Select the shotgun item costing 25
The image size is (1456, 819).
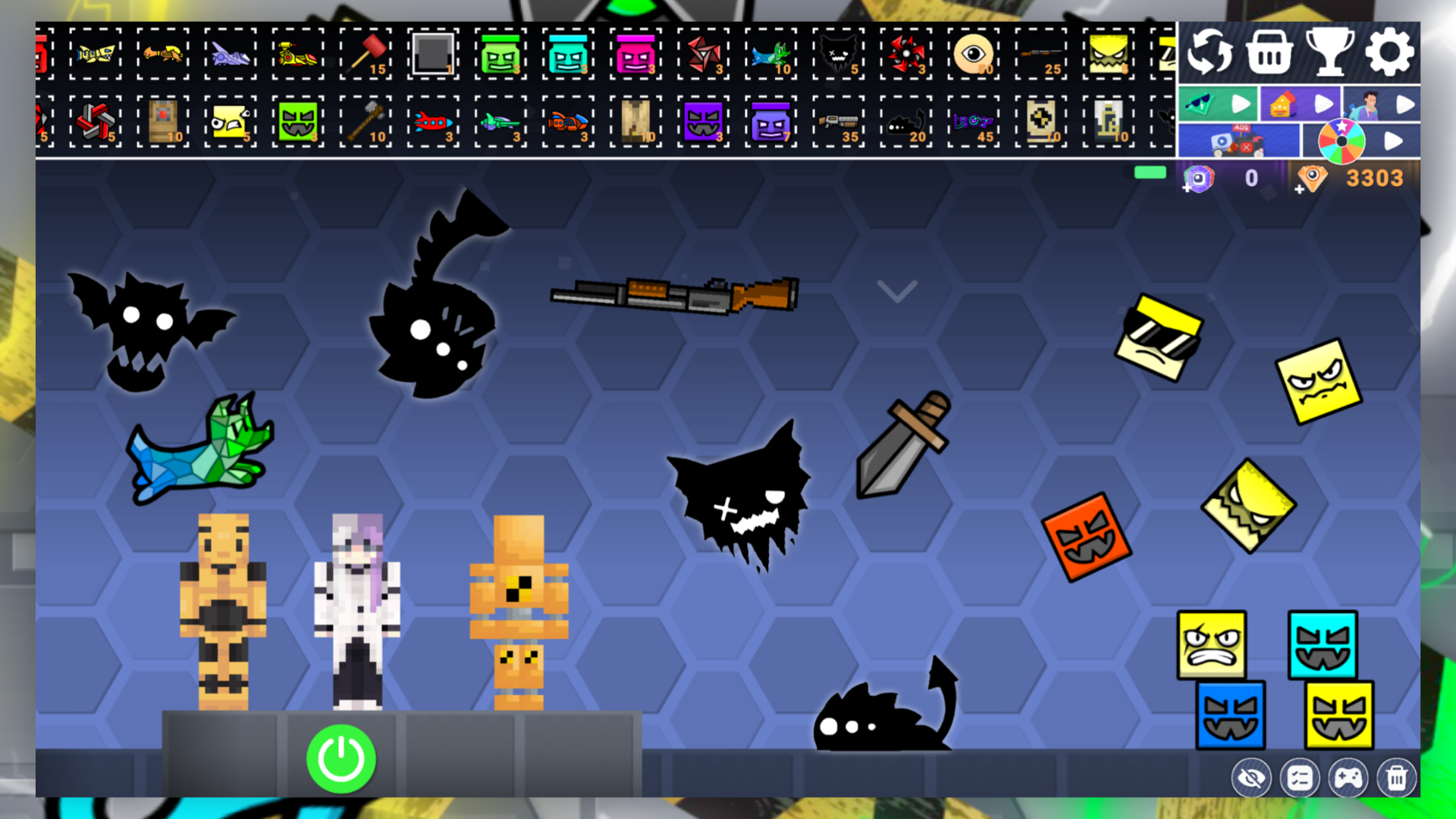click(x=1040, y=53)
